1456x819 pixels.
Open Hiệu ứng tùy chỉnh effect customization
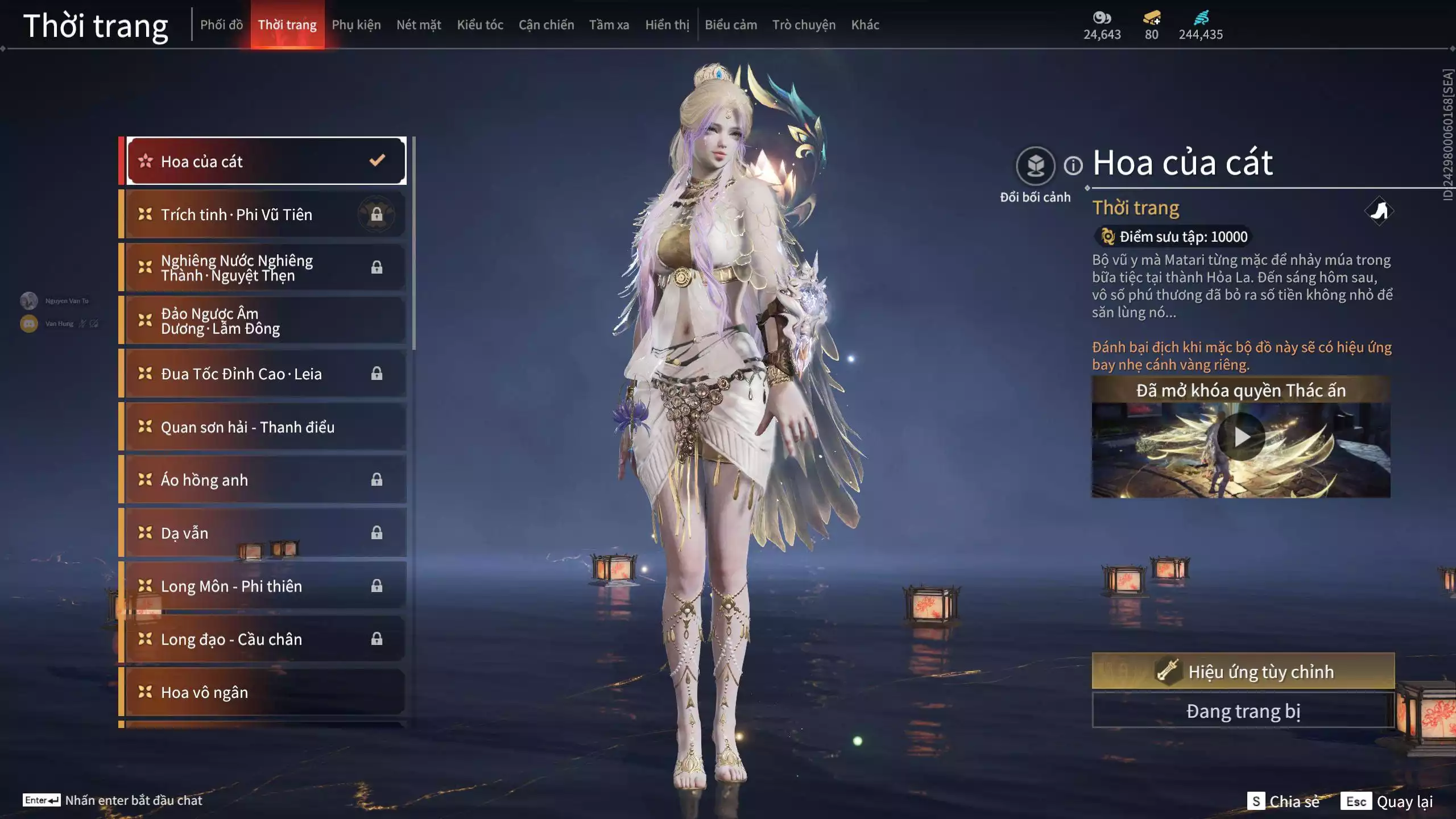coord(1243,672)
